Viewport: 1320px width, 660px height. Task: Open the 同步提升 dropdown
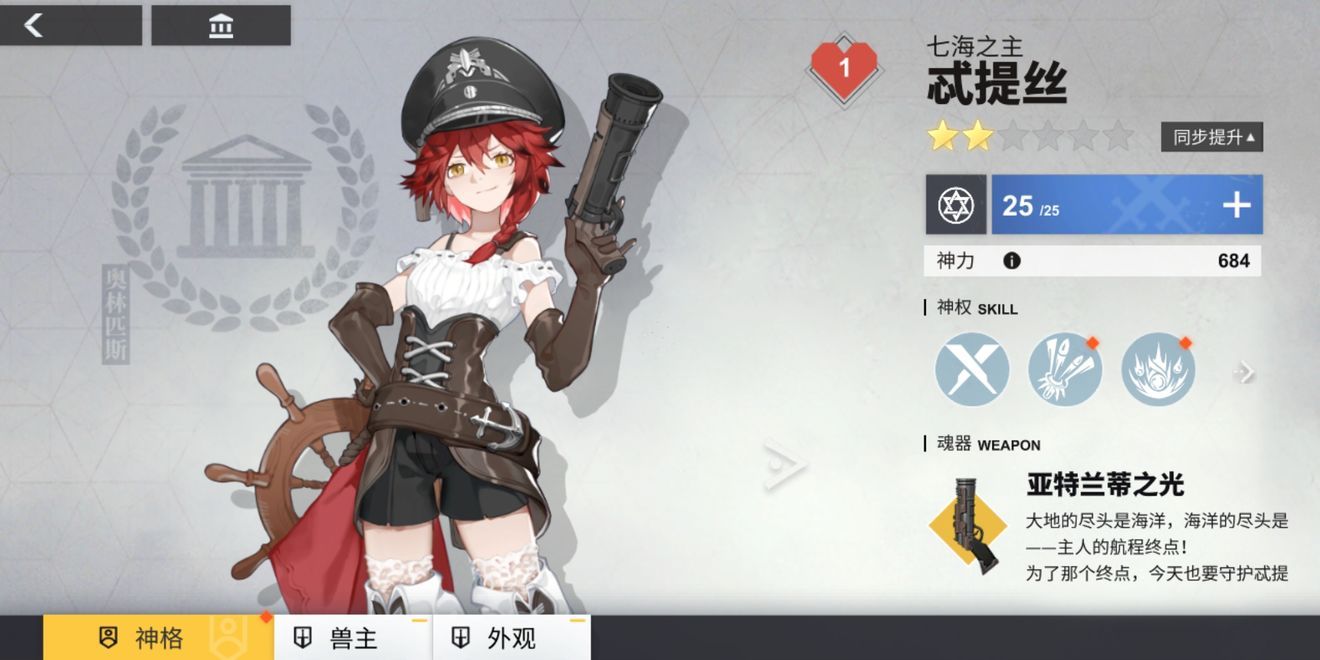(1212, 137)
